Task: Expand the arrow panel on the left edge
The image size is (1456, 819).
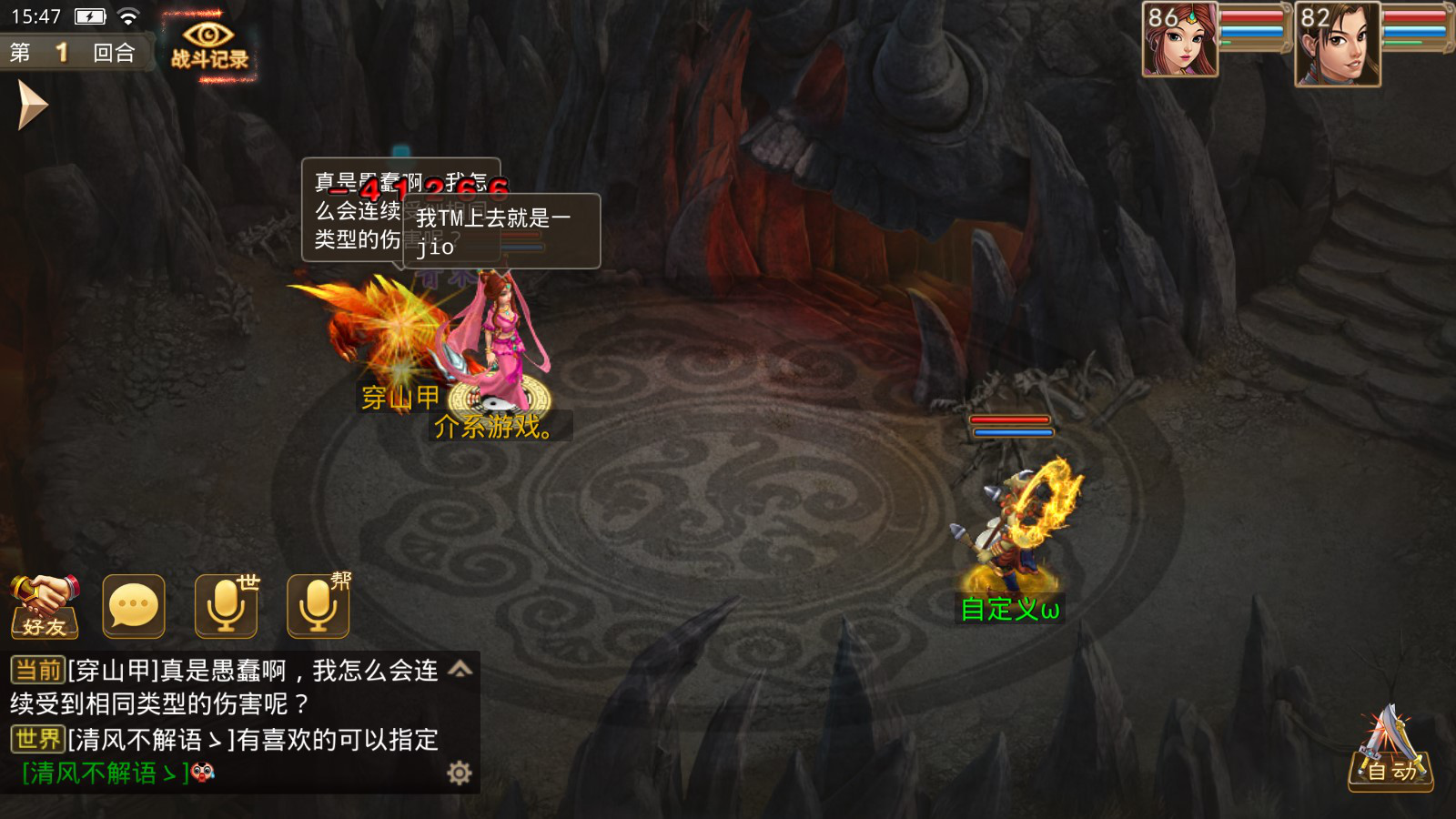Action: (x=31, y=106)
